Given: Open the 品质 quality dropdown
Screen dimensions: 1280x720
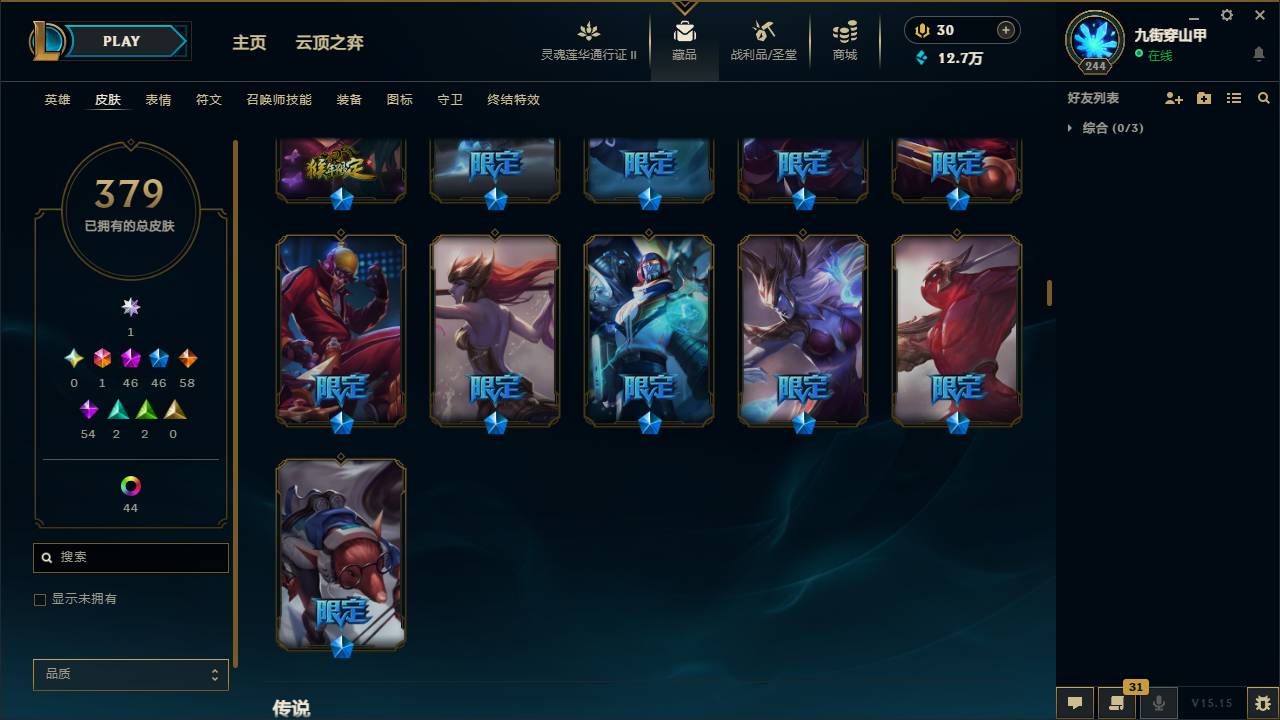Looking at the screenshot, I should tap(130, 674).
